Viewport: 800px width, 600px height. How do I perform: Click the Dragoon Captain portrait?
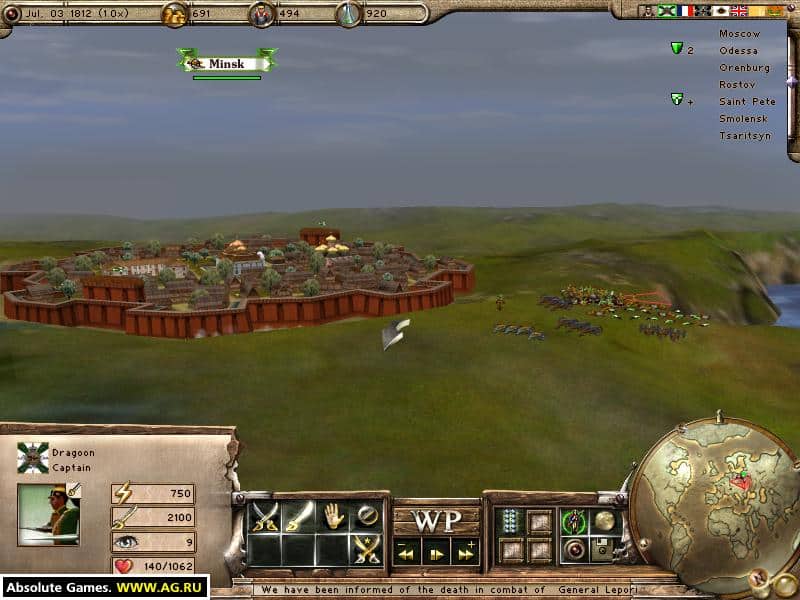point(47,514)
